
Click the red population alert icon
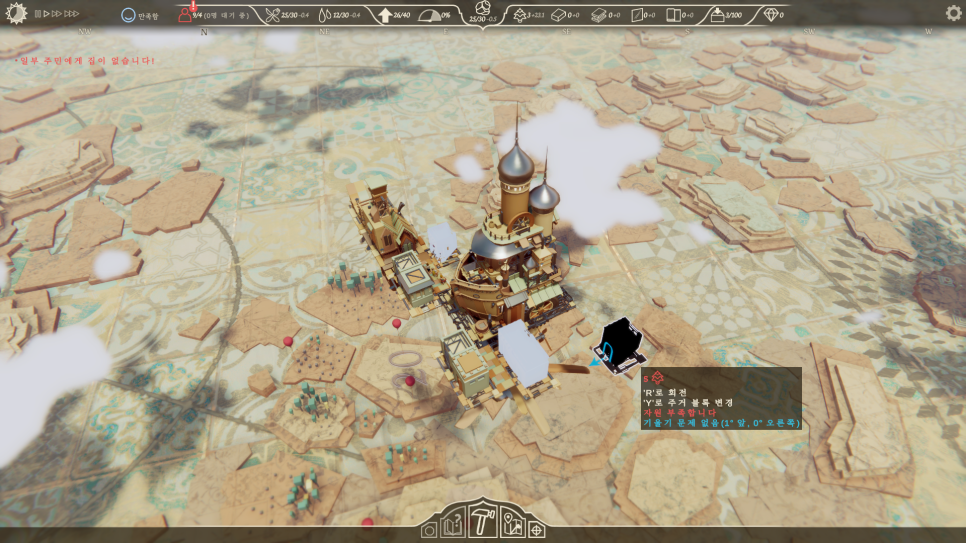185,14
